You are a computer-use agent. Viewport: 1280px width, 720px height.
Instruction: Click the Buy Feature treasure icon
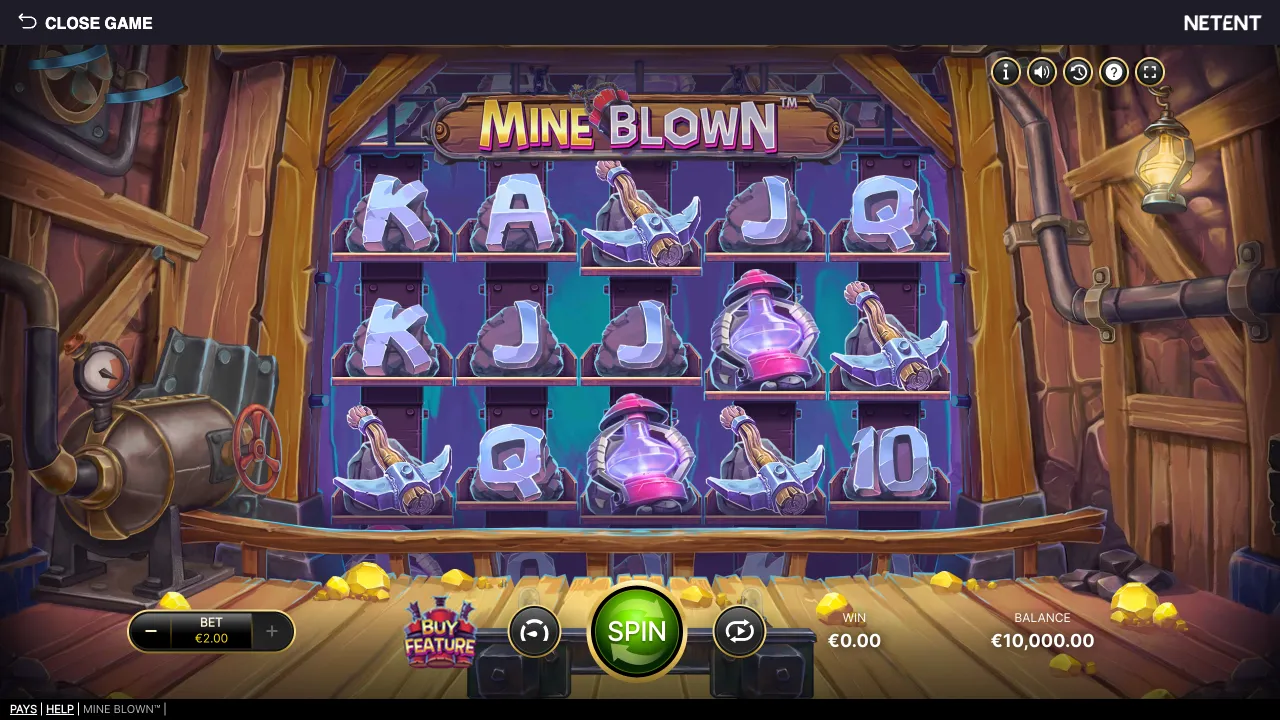point(440,632)
